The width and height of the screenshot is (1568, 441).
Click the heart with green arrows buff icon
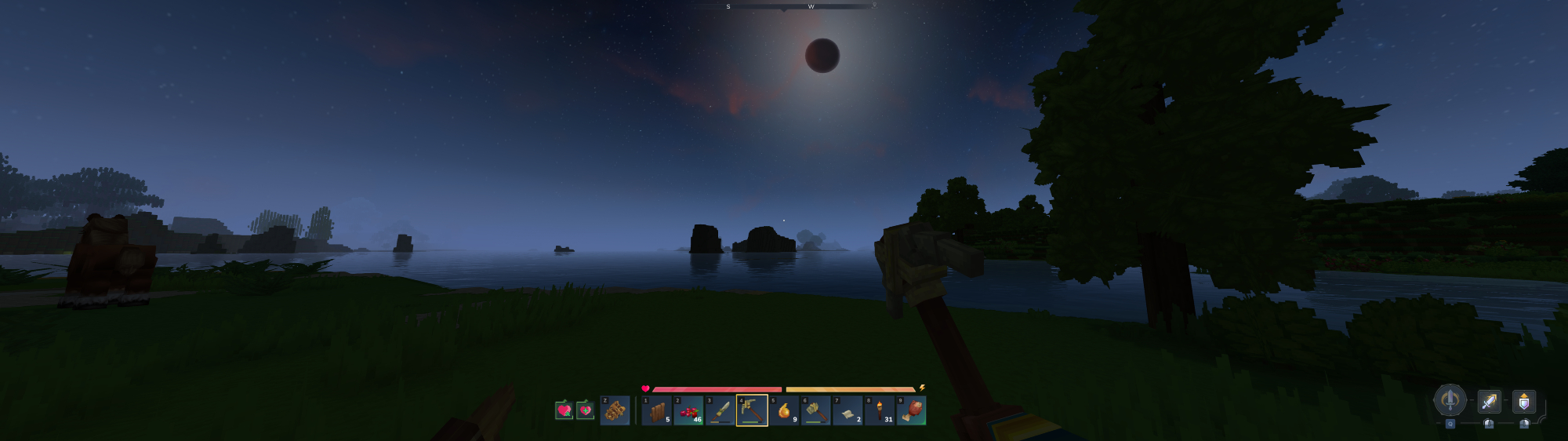tap(564, 410)
